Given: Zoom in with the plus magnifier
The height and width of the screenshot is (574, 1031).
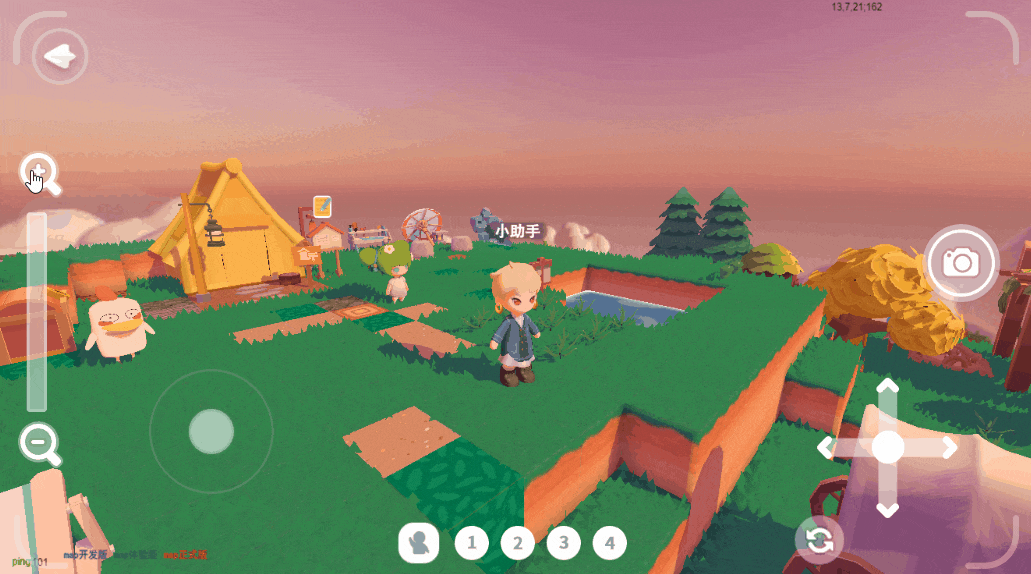Looking at the screenshot, I should click(39, 172).
